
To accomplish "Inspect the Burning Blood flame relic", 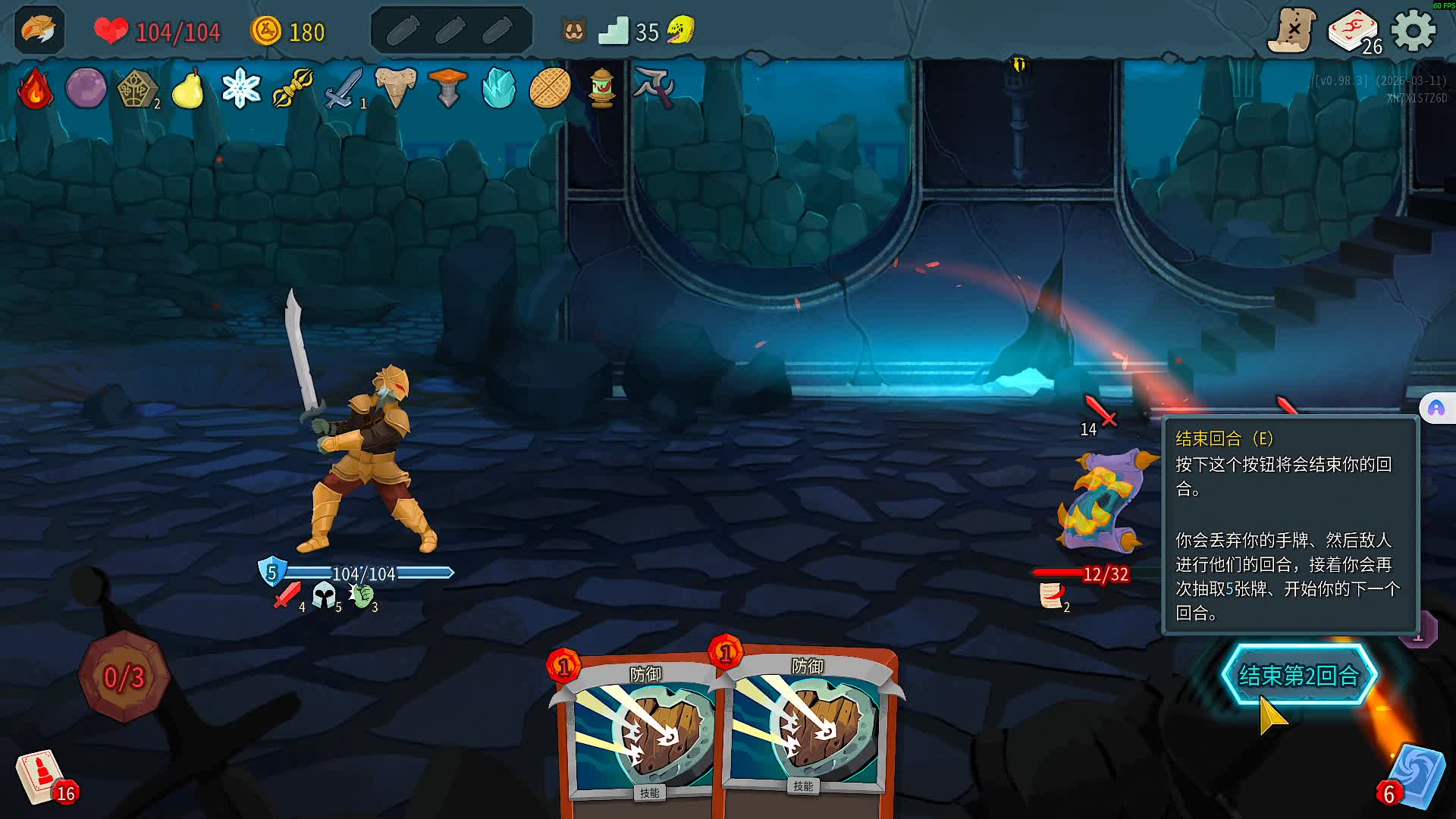I will (x=35, y=89).
